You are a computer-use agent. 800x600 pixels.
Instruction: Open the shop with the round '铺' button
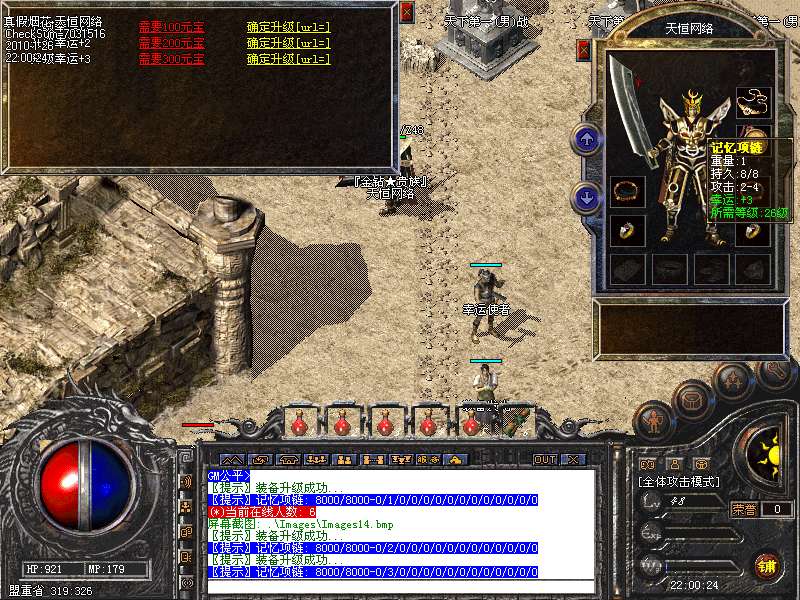pyautogui.click(x=766, y=565)
